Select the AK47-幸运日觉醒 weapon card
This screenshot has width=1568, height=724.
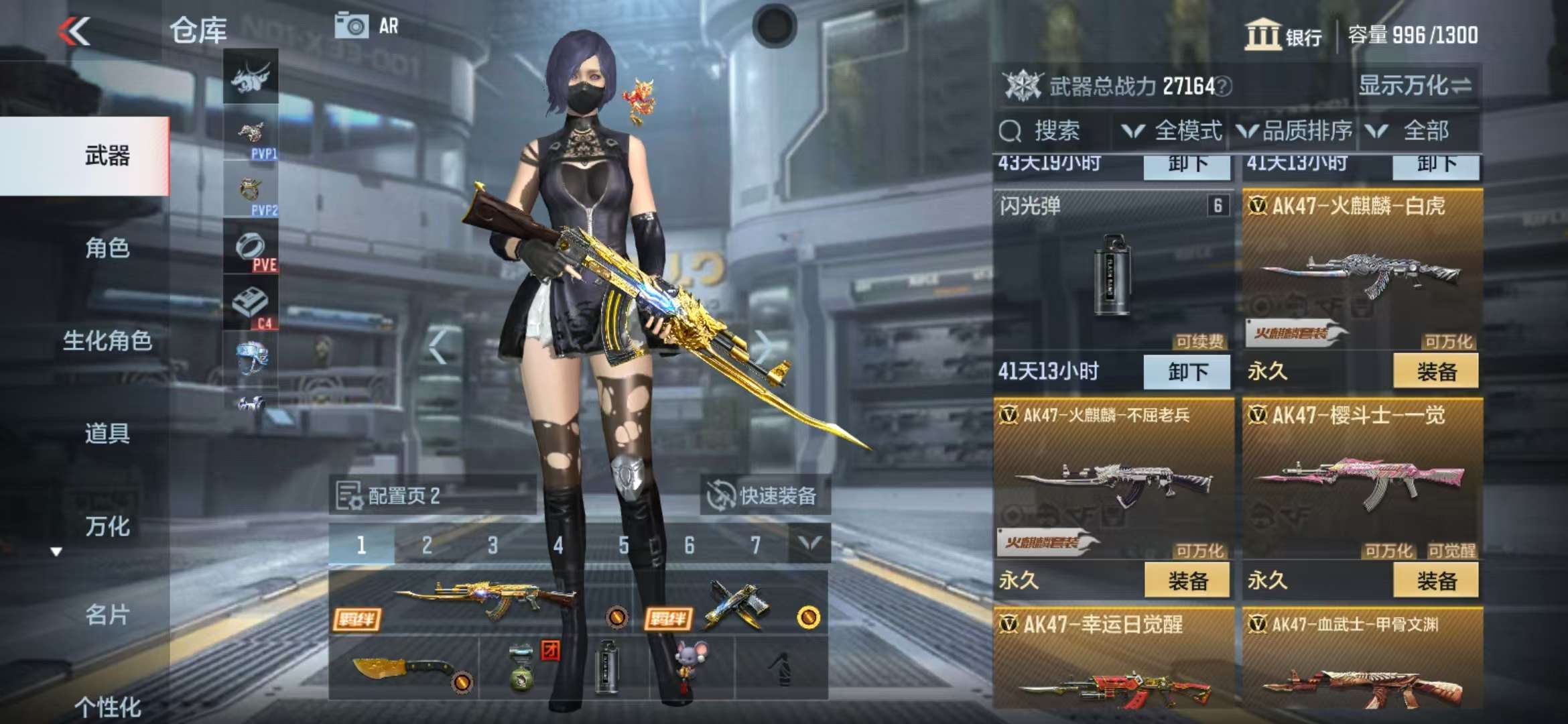pyautogui.click(x=1114, y=664)
